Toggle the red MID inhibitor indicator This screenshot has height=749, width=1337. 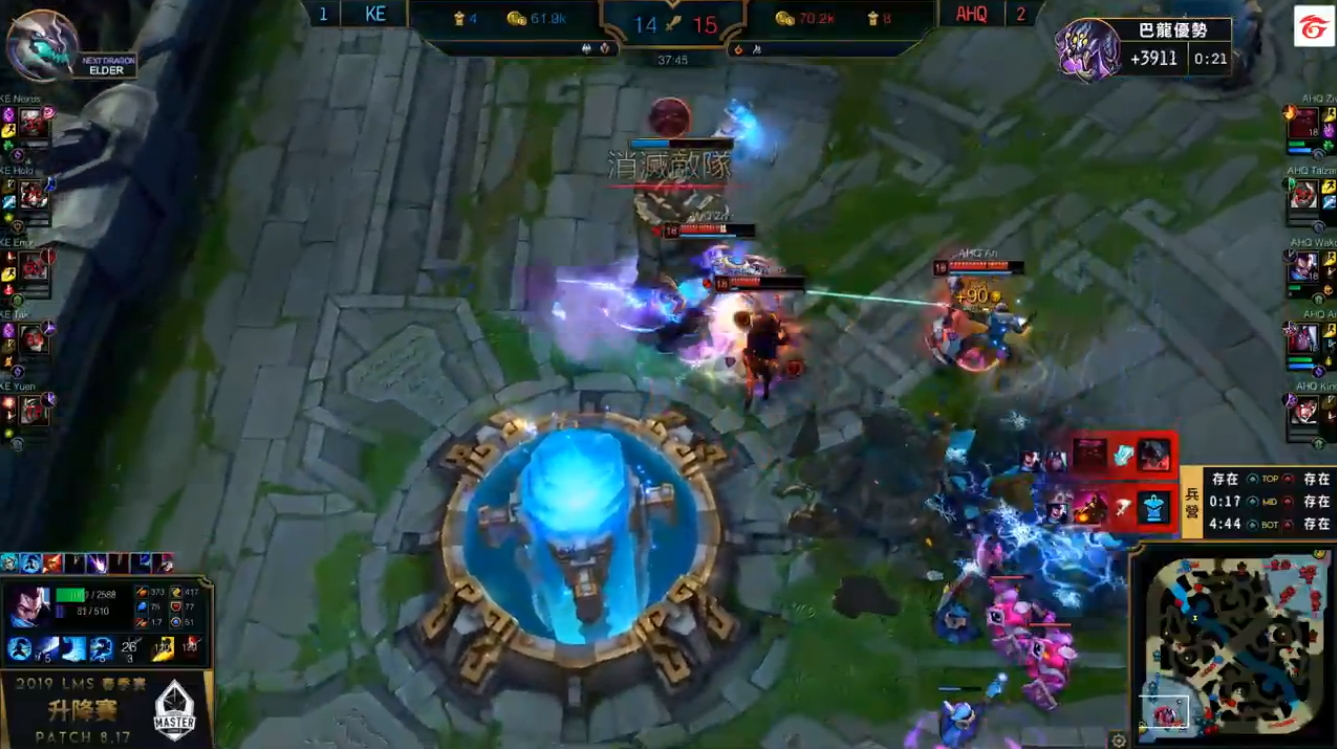coord(1287,501)
